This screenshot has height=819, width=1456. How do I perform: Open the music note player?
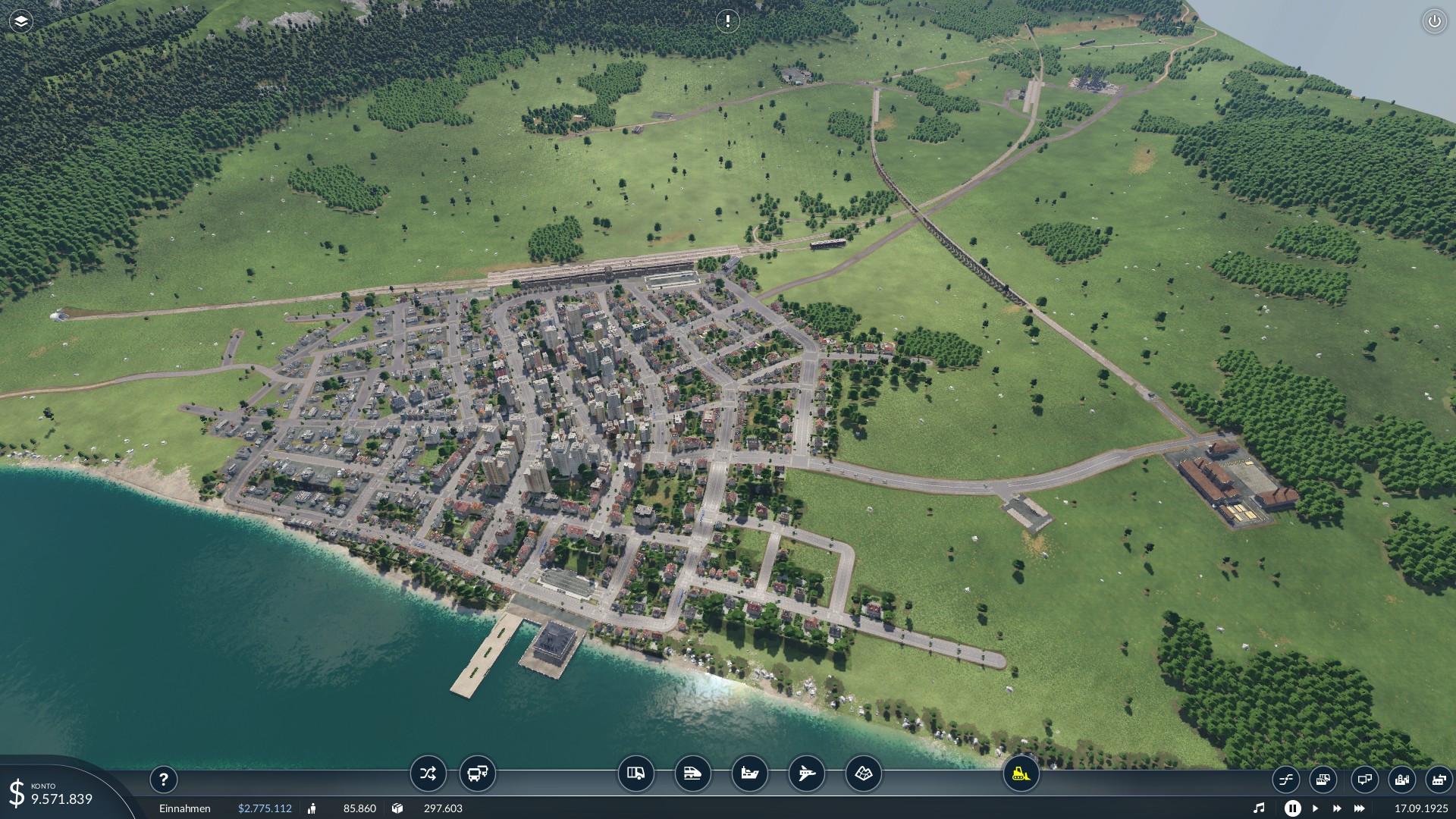[1259, 808]
